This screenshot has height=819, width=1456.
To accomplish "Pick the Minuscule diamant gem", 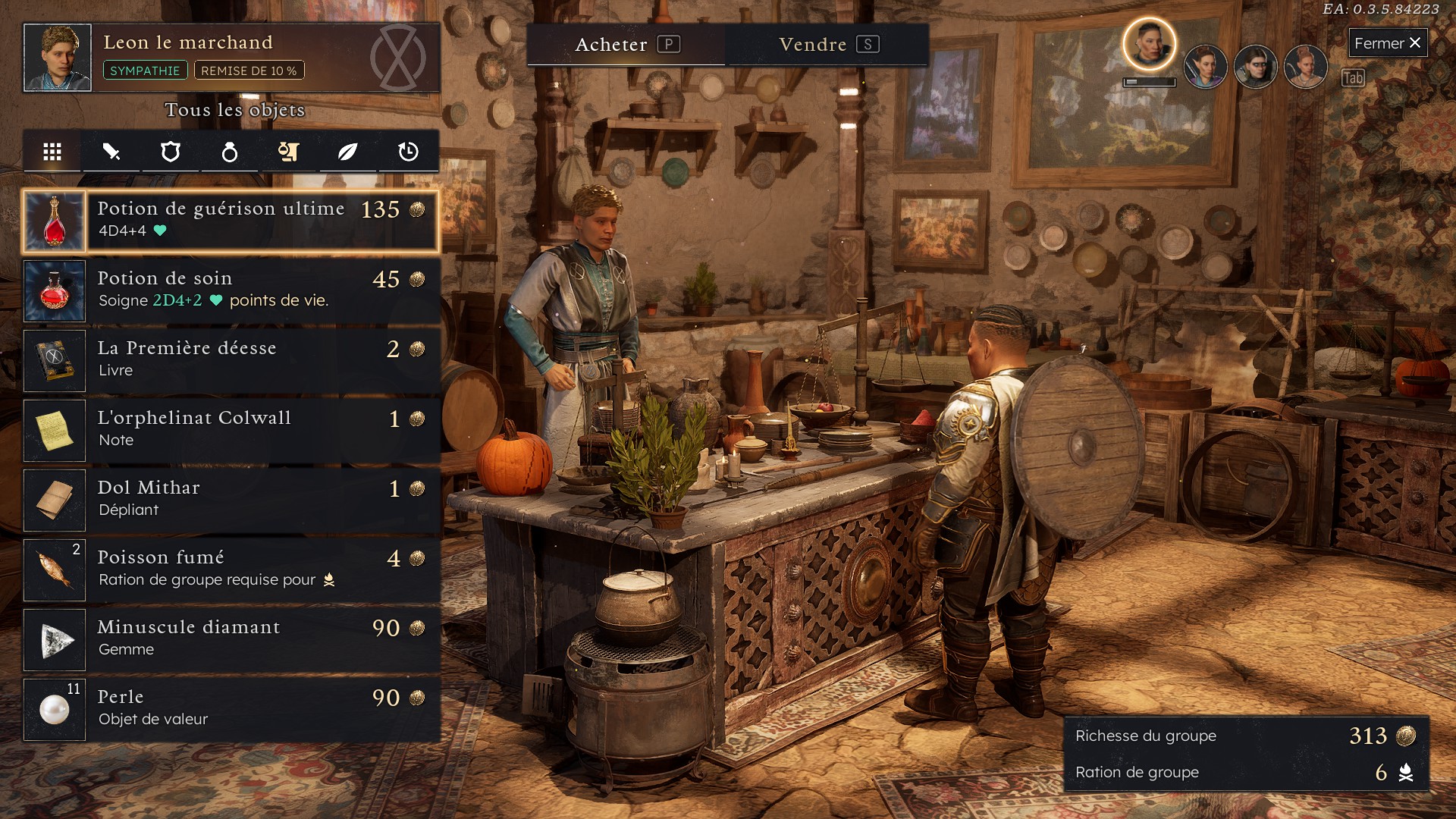I will click(231, 640).
